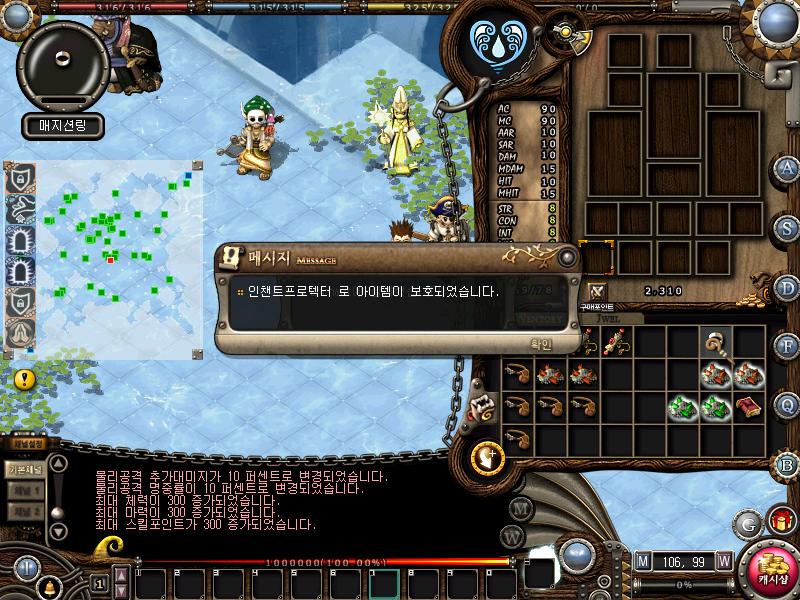Click the round B shortcut button
The height and width of the screenshot is (600, 800).
(x=788, y=464)
